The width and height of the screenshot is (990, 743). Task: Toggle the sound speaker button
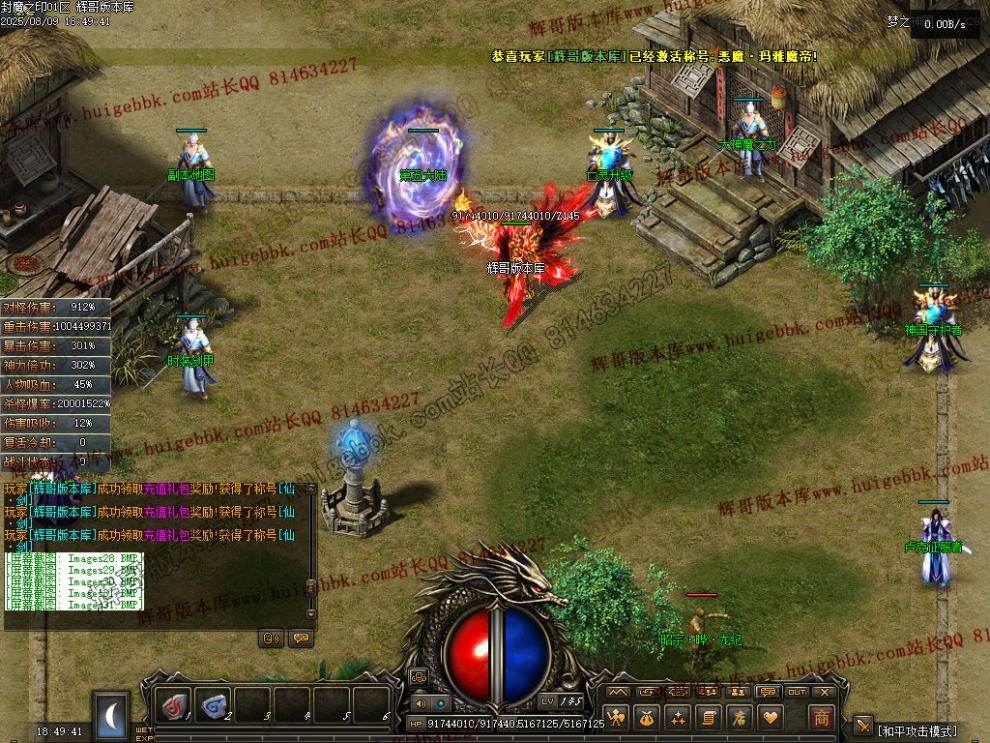421,703
